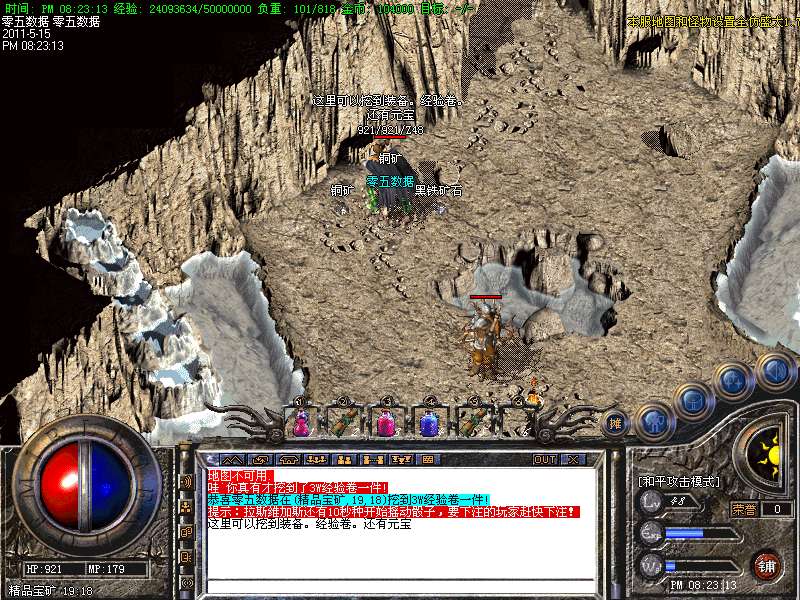The height and width of the screenshot is (600, 800).
Task: Toggle the top sound-wave chat channel button
Action: click(x=186, y=481)
